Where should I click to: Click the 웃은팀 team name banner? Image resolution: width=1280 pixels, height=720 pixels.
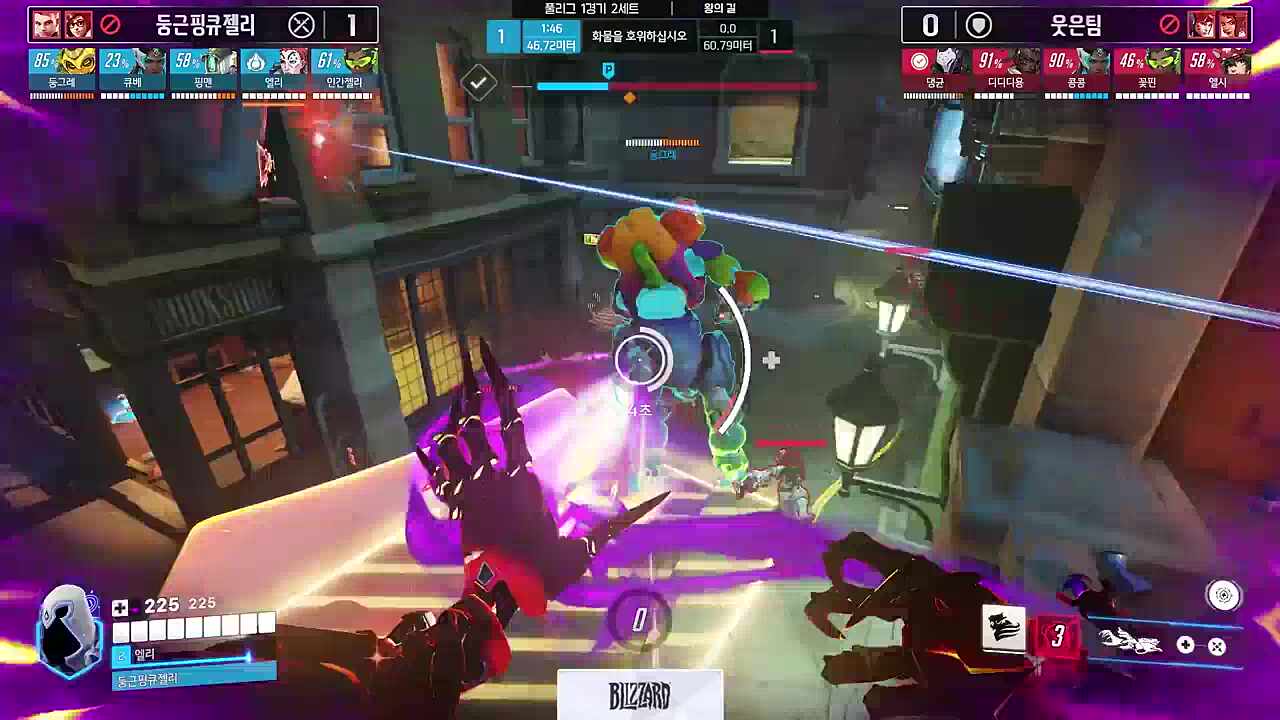1076,25
